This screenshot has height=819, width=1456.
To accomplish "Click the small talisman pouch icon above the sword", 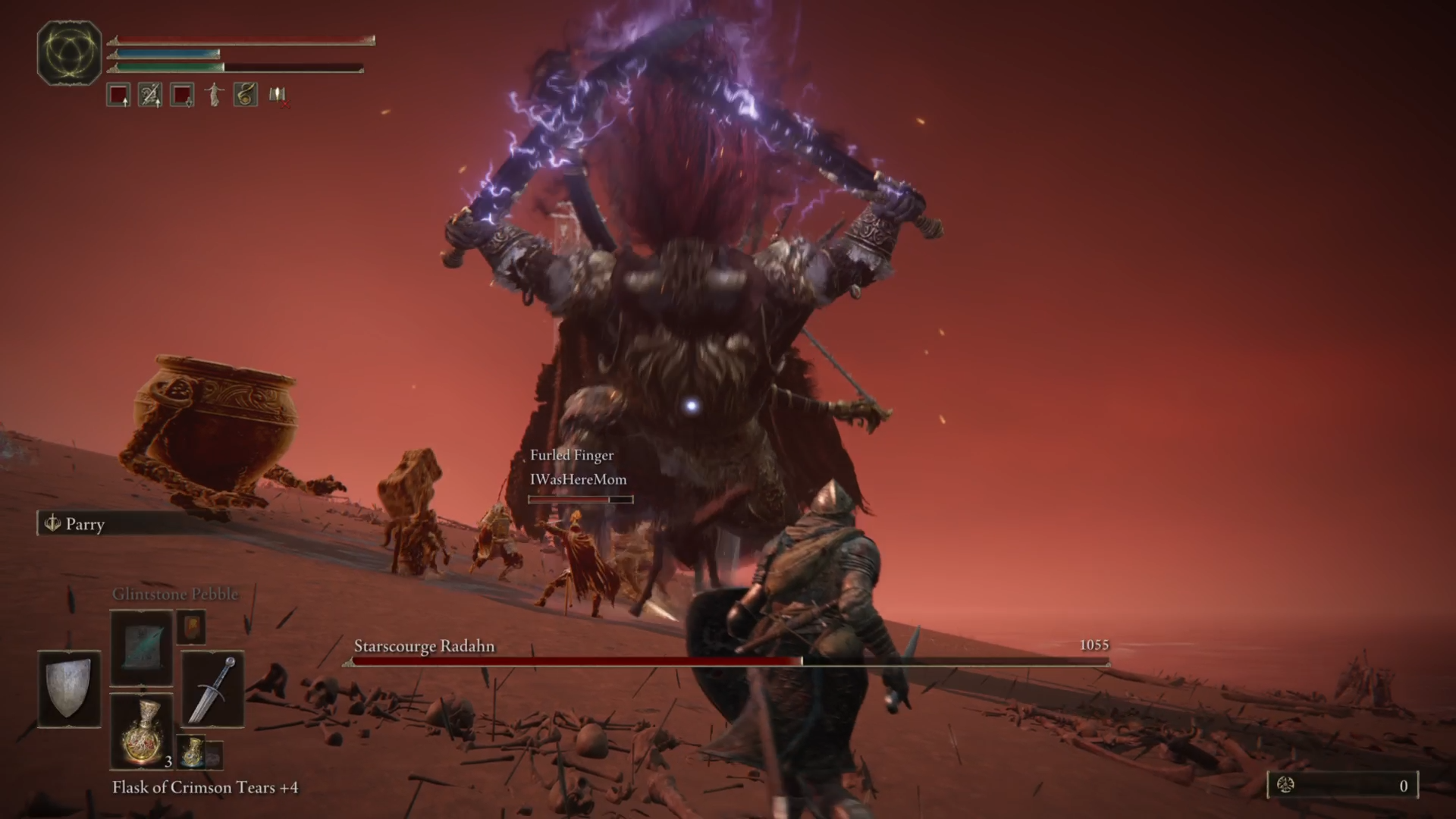I will (191, 628).
